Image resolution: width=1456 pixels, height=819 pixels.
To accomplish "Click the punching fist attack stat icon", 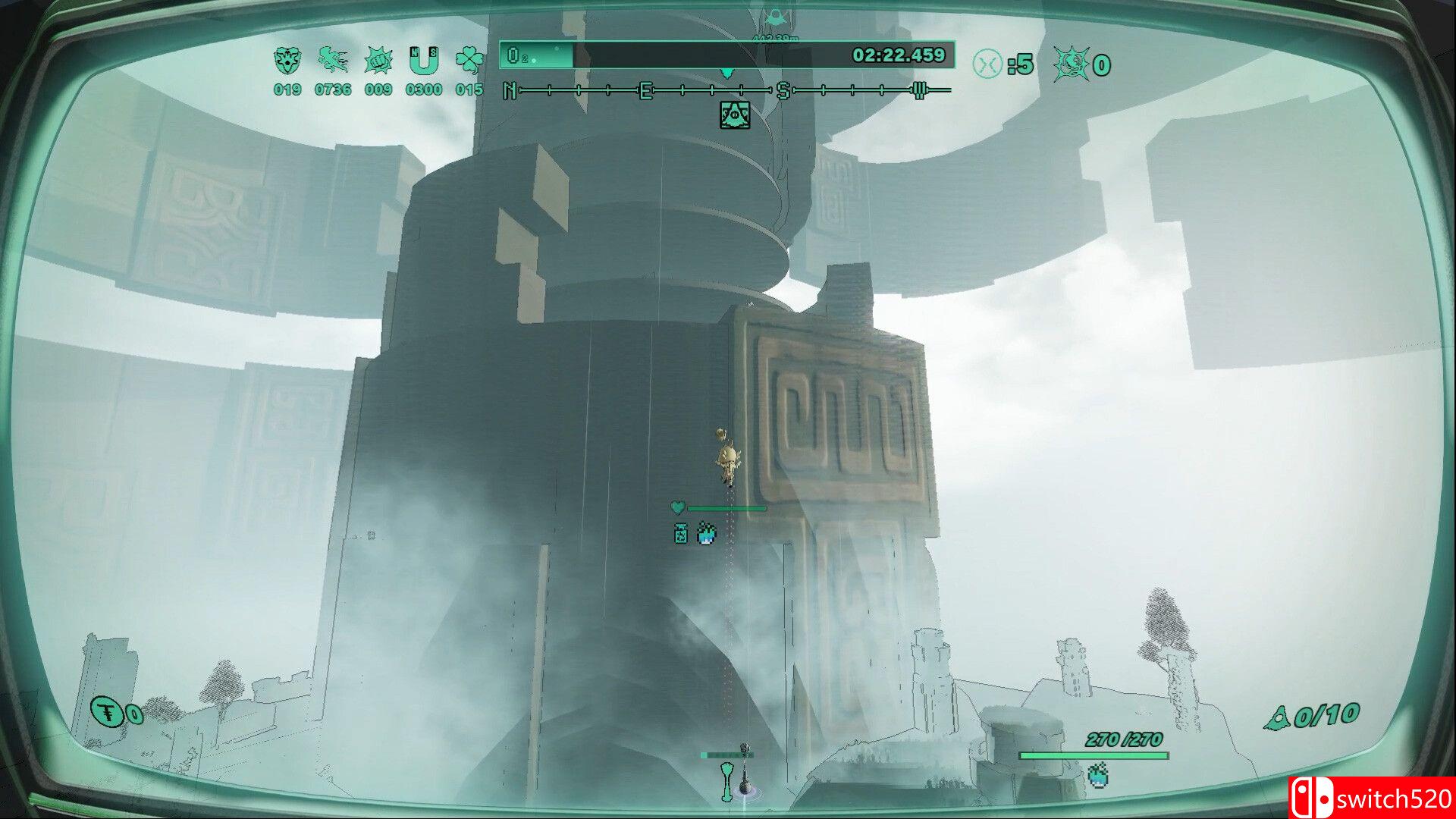I will [x=378, y=61].
